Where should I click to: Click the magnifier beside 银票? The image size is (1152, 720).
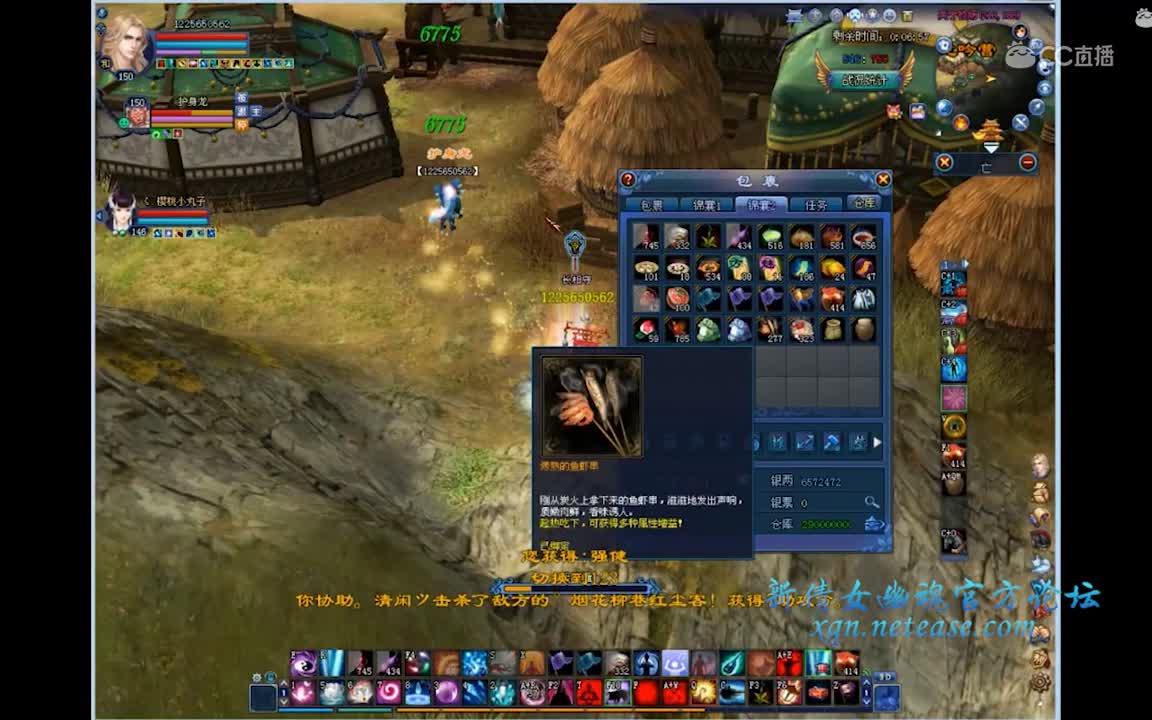tap(872, 502)
